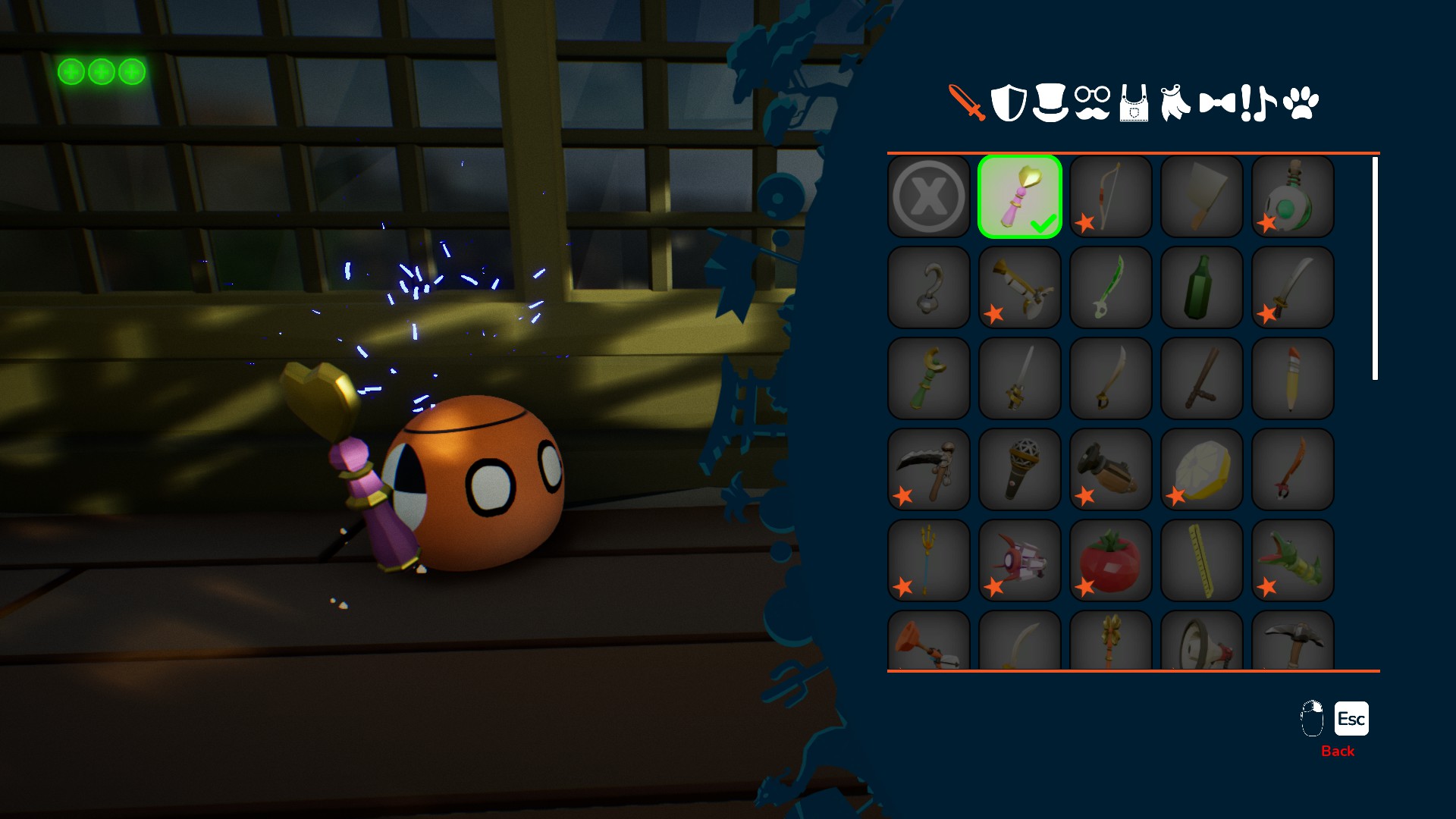Go back with the Esc button
Screen dimensions: 1456x819
pos(1351,719)
